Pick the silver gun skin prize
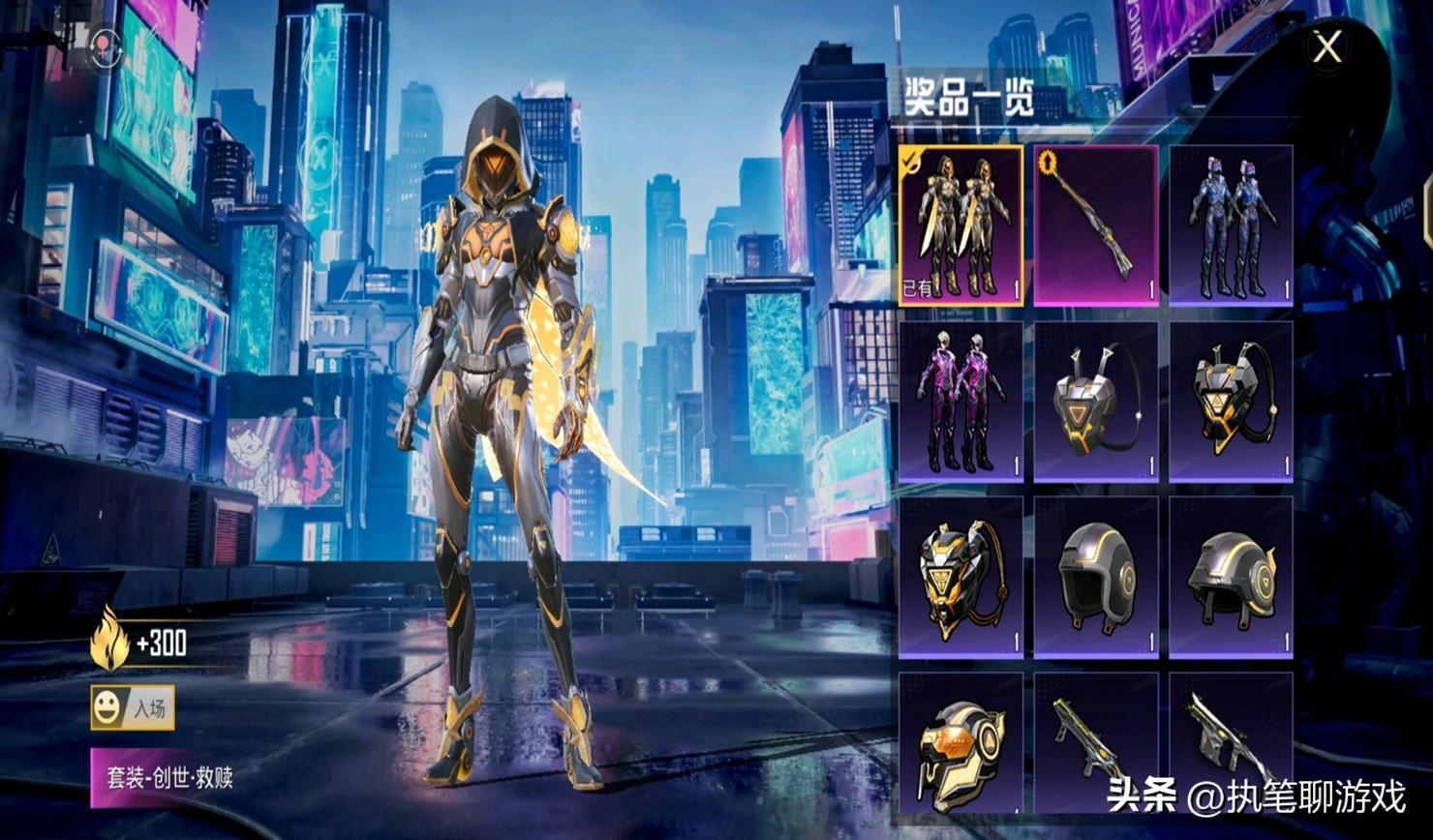Viewport: 1433px width, 840px height. click(x=1231, y=744)
